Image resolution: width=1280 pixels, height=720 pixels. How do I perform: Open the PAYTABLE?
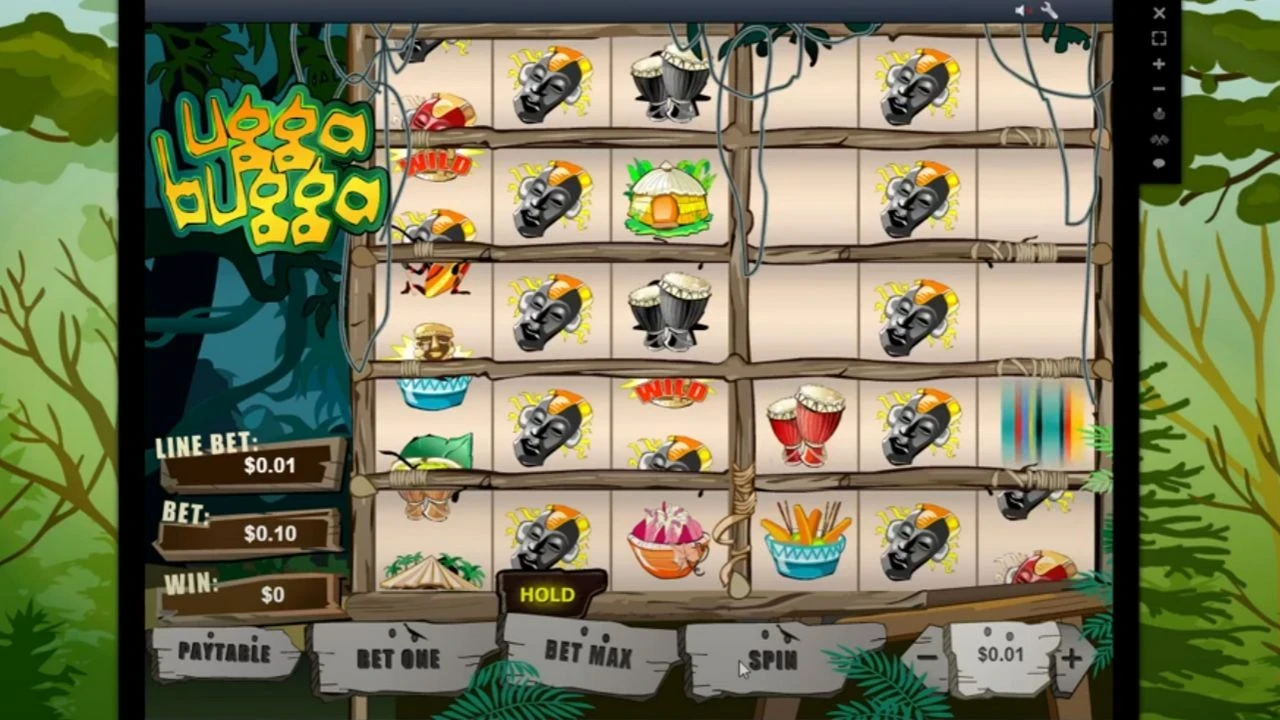(x=225, y=655)
